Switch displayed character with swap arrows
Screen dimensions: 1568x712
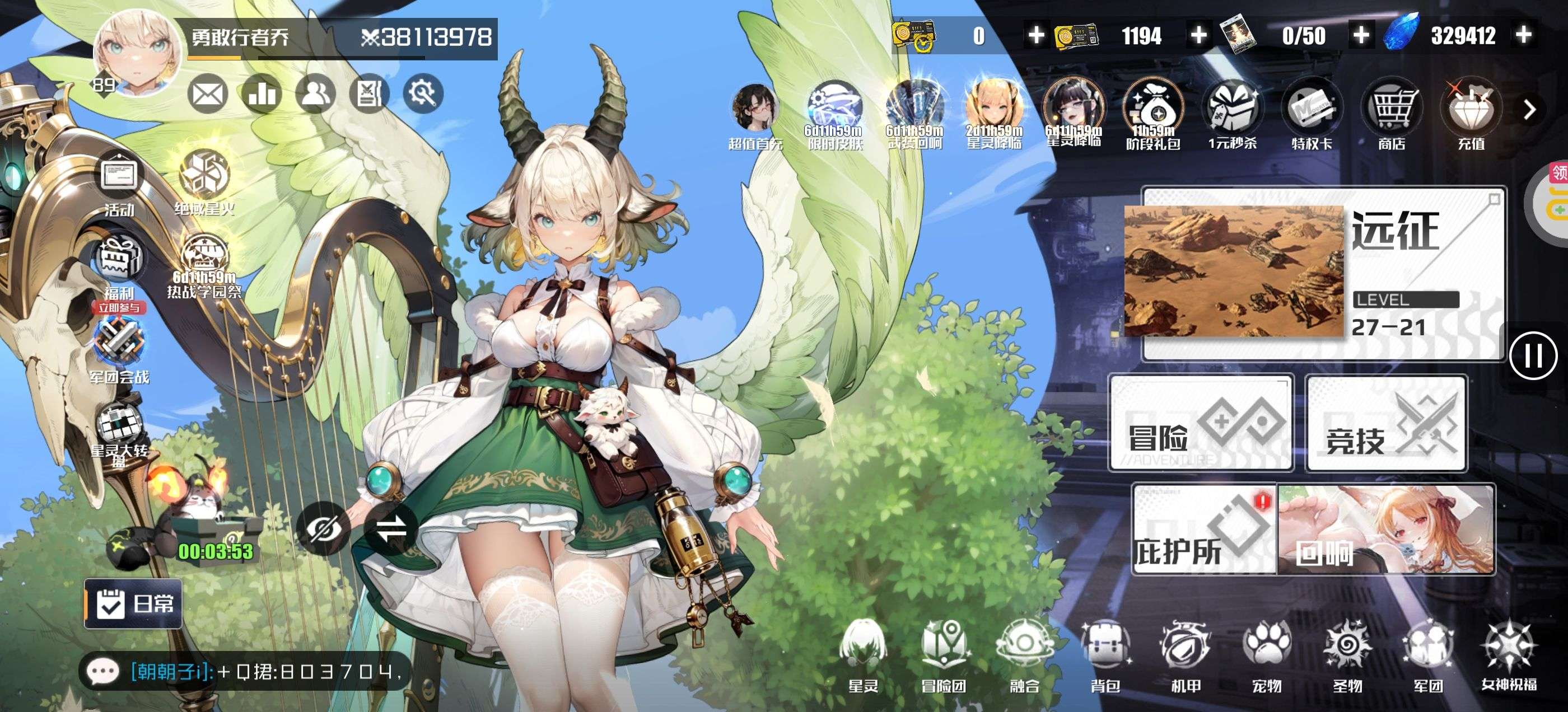click(x=391, y=528)
